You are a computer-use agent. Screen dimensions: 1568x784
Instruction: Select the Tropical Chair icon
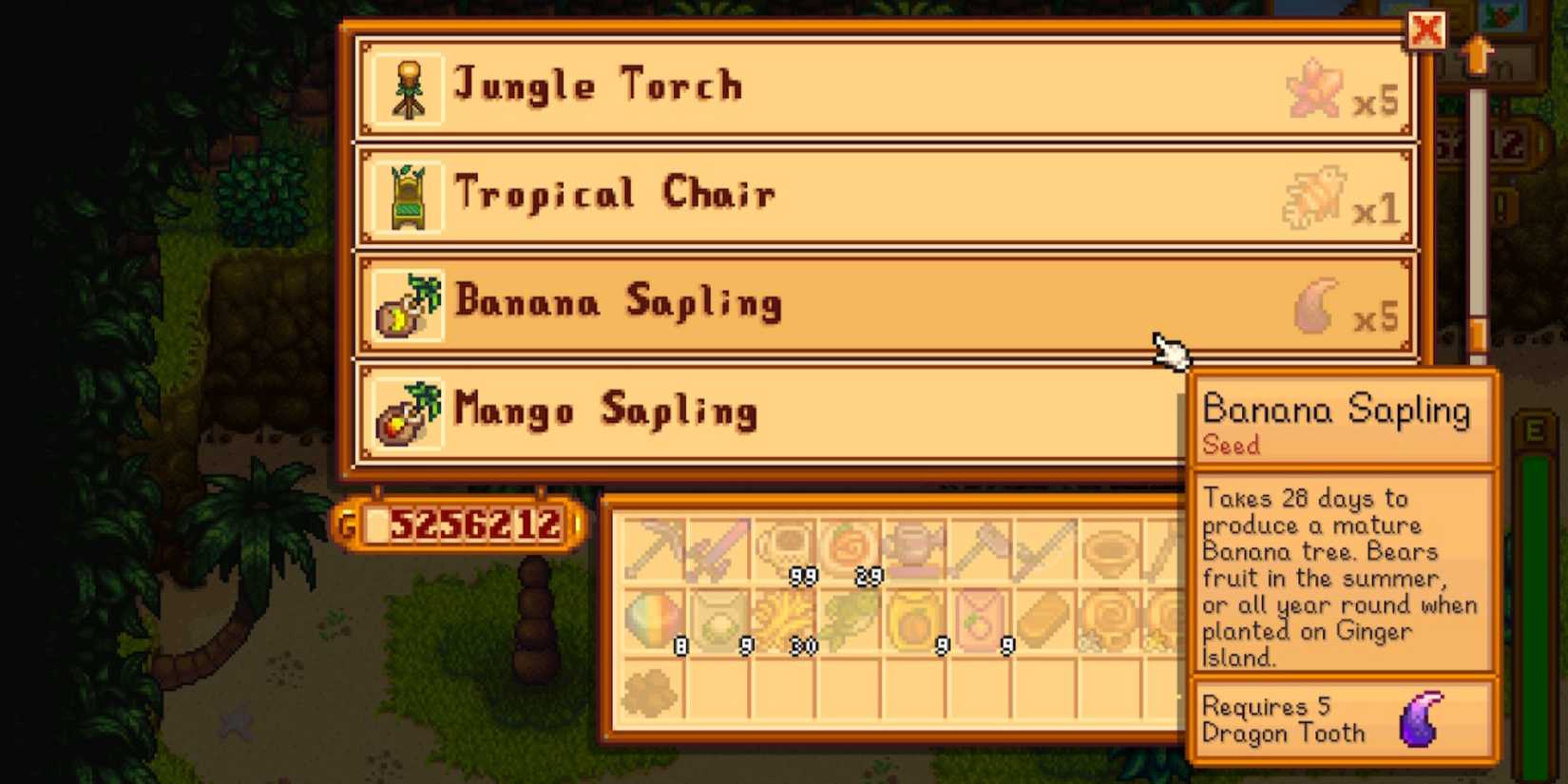point(406,194)
